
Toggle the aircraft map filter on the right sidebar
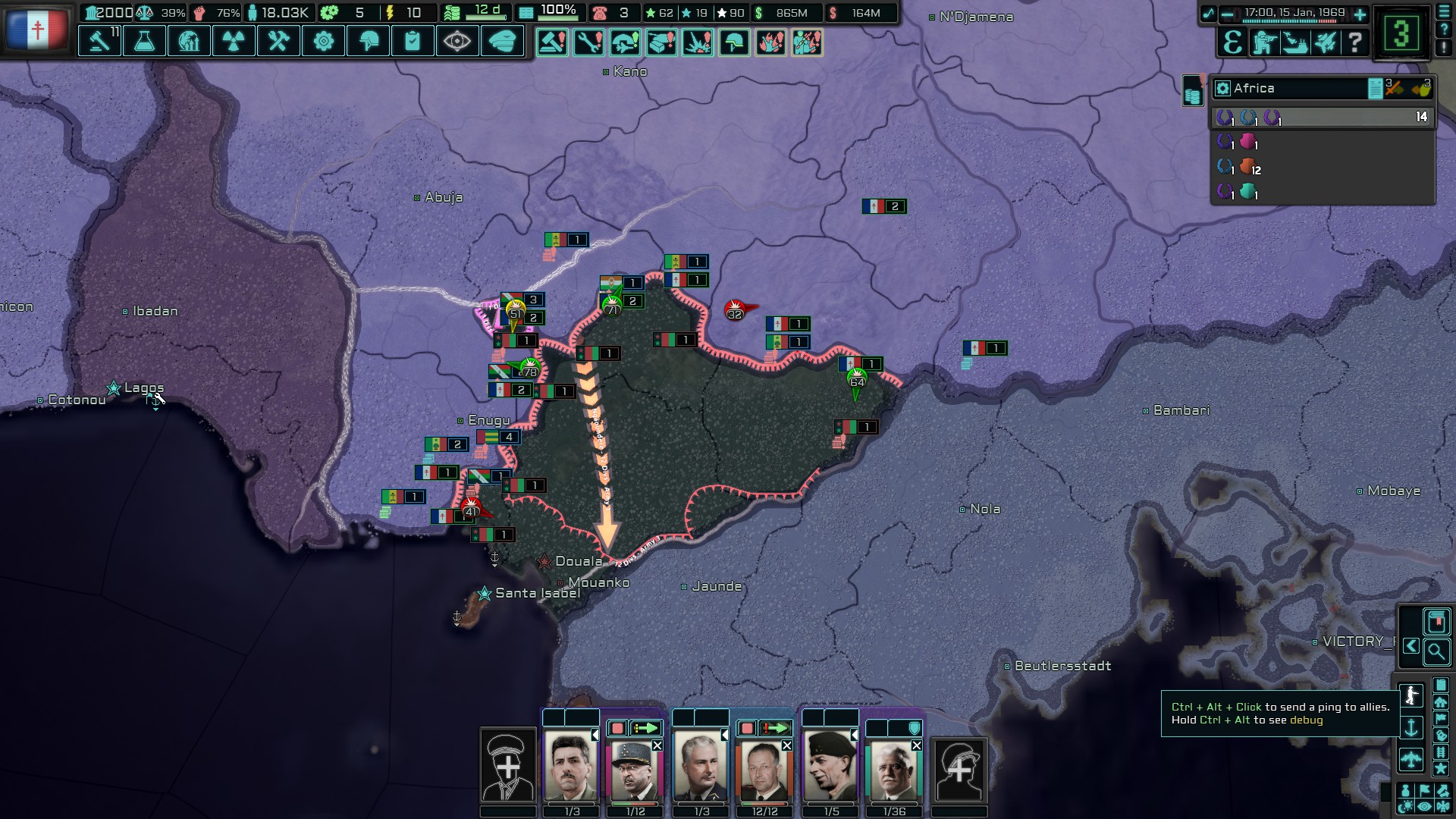point(1412,757)
